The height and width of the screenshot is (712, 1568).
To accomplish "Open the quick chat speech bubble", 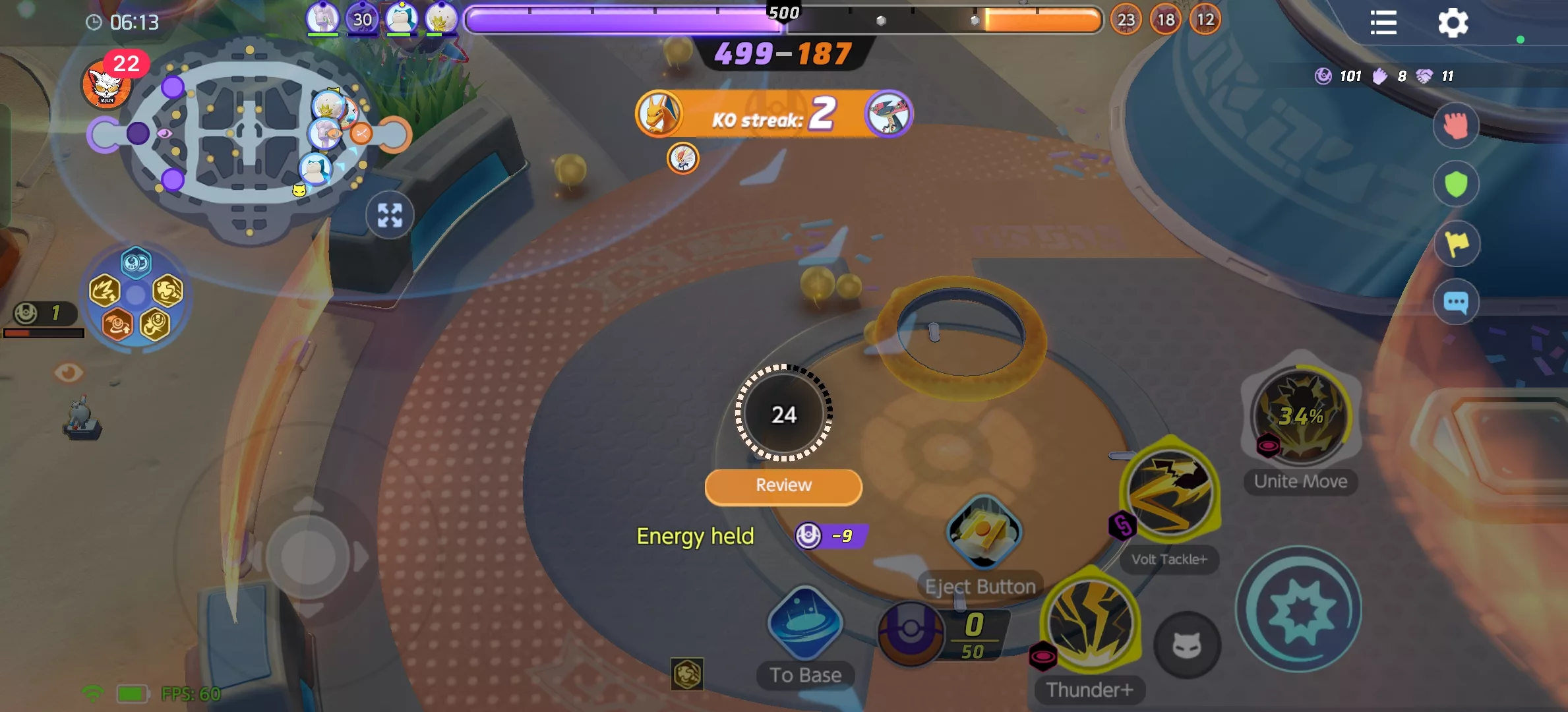I will click(x=1456, y=303).
